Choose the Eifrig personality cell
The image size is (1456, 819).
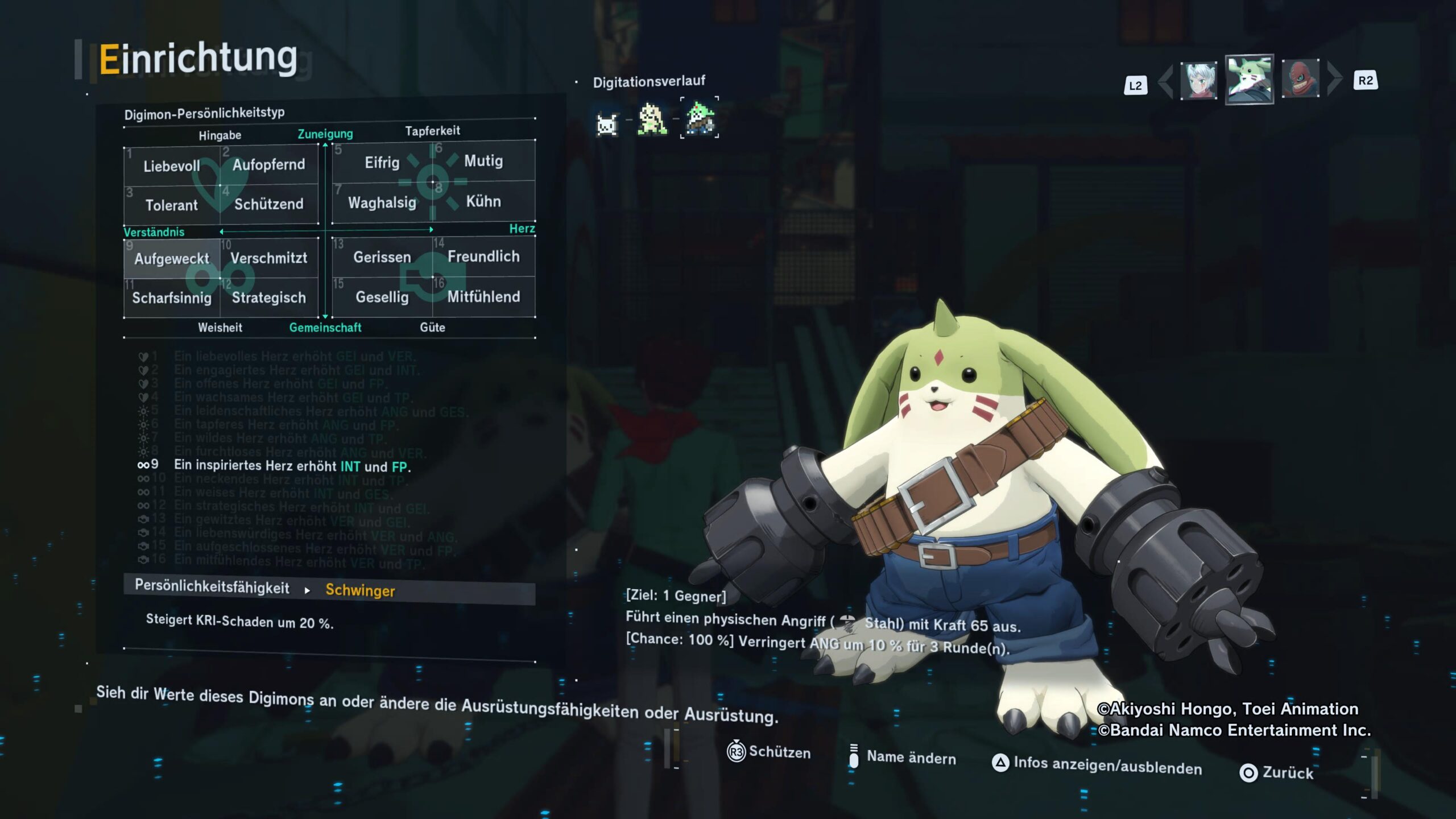(382, 163)
